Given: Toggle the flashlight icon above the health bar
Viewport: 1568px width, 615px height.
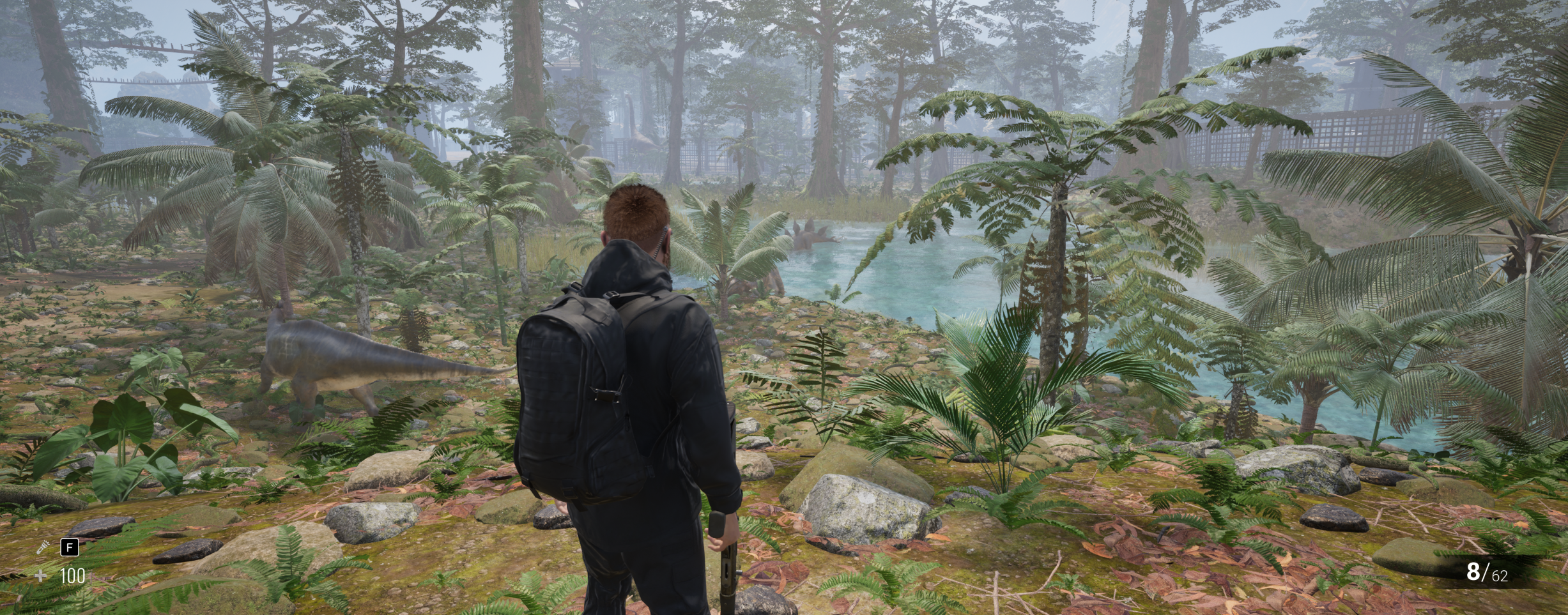Looking at the screenshot, I should [x=42, y=547].
